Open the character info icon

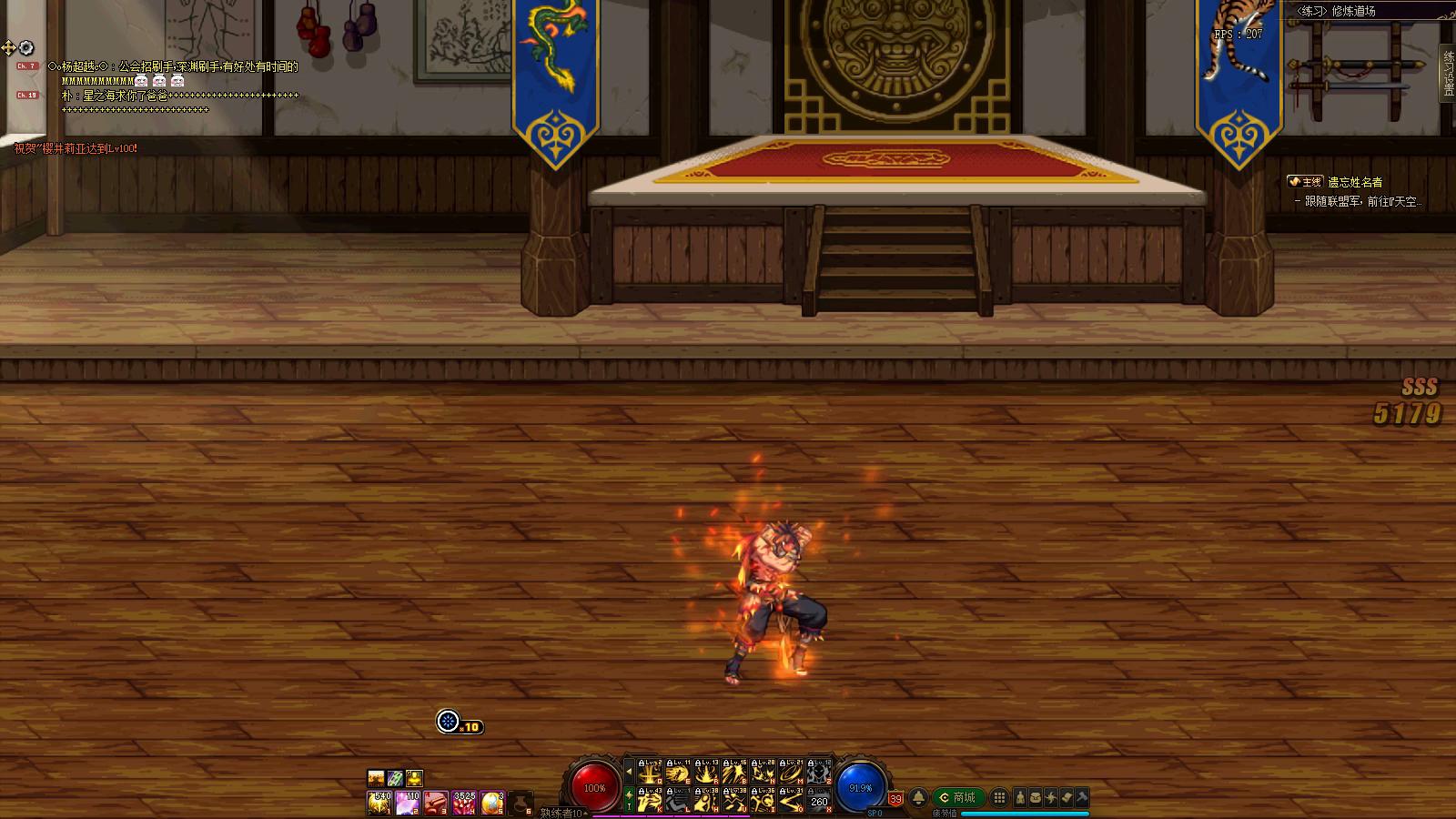1020,798
